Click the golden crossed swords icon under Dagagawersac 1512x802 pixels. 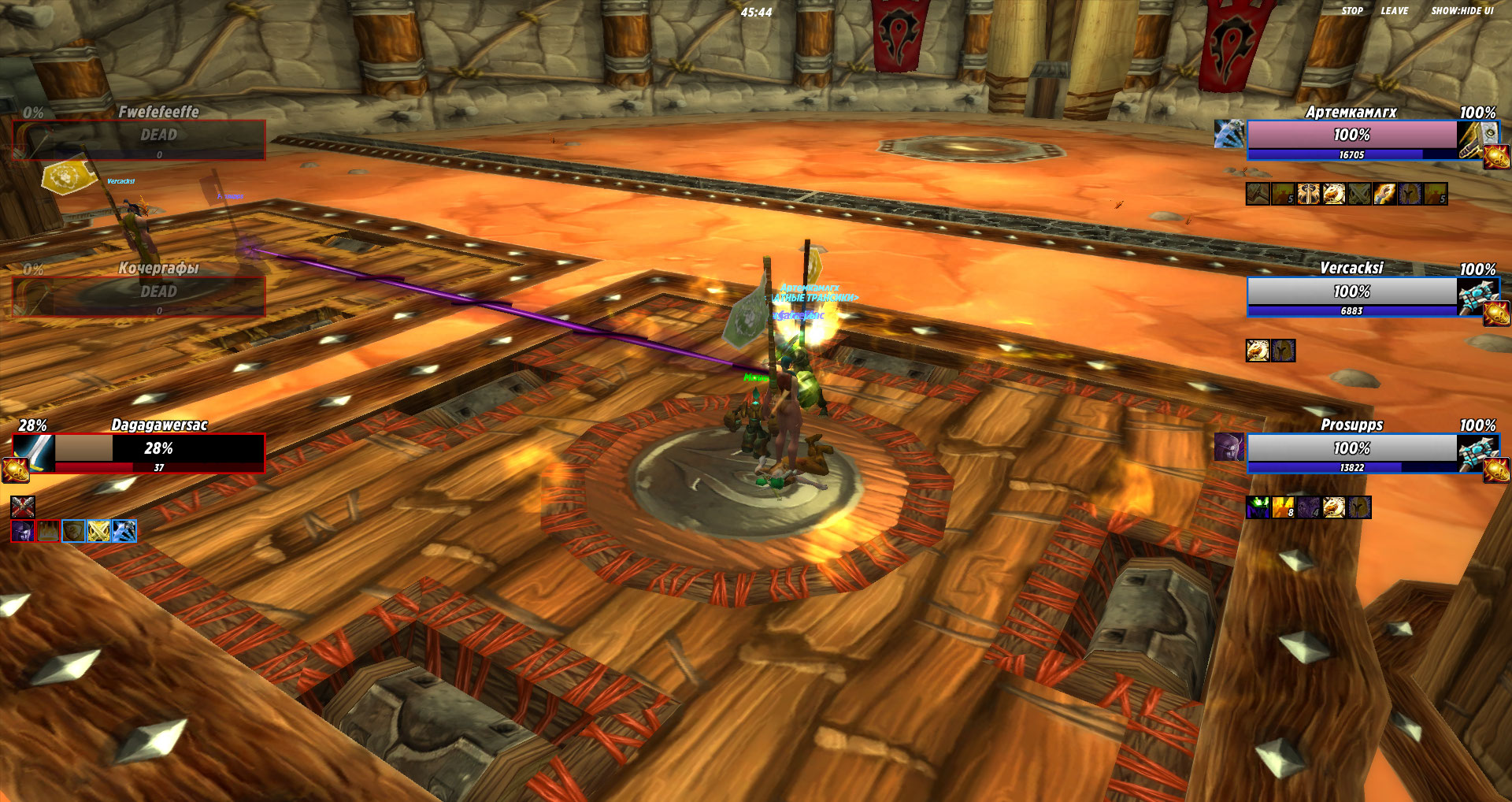(98, 532)
